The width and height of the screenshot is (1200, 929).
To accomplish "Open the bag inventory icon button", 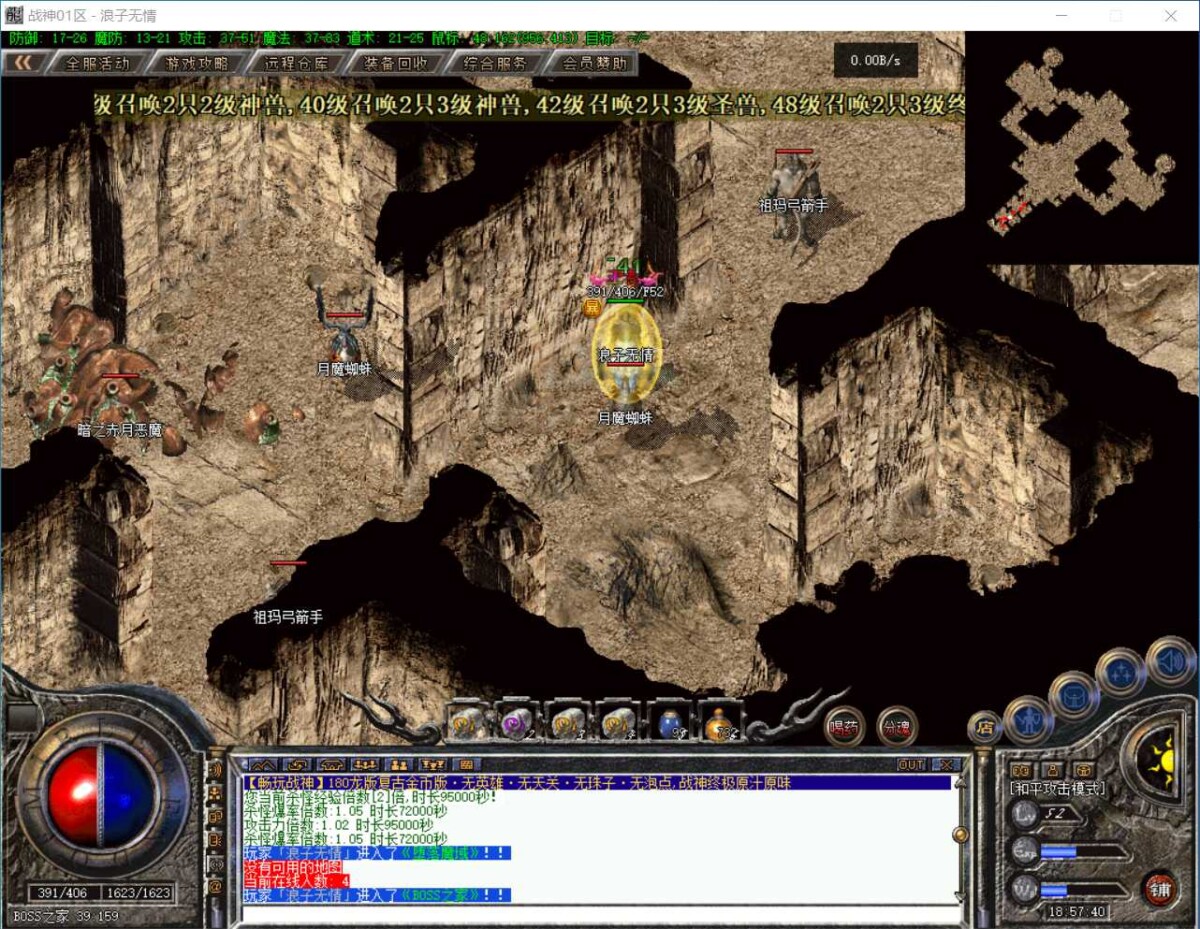I will (1073, 695).
